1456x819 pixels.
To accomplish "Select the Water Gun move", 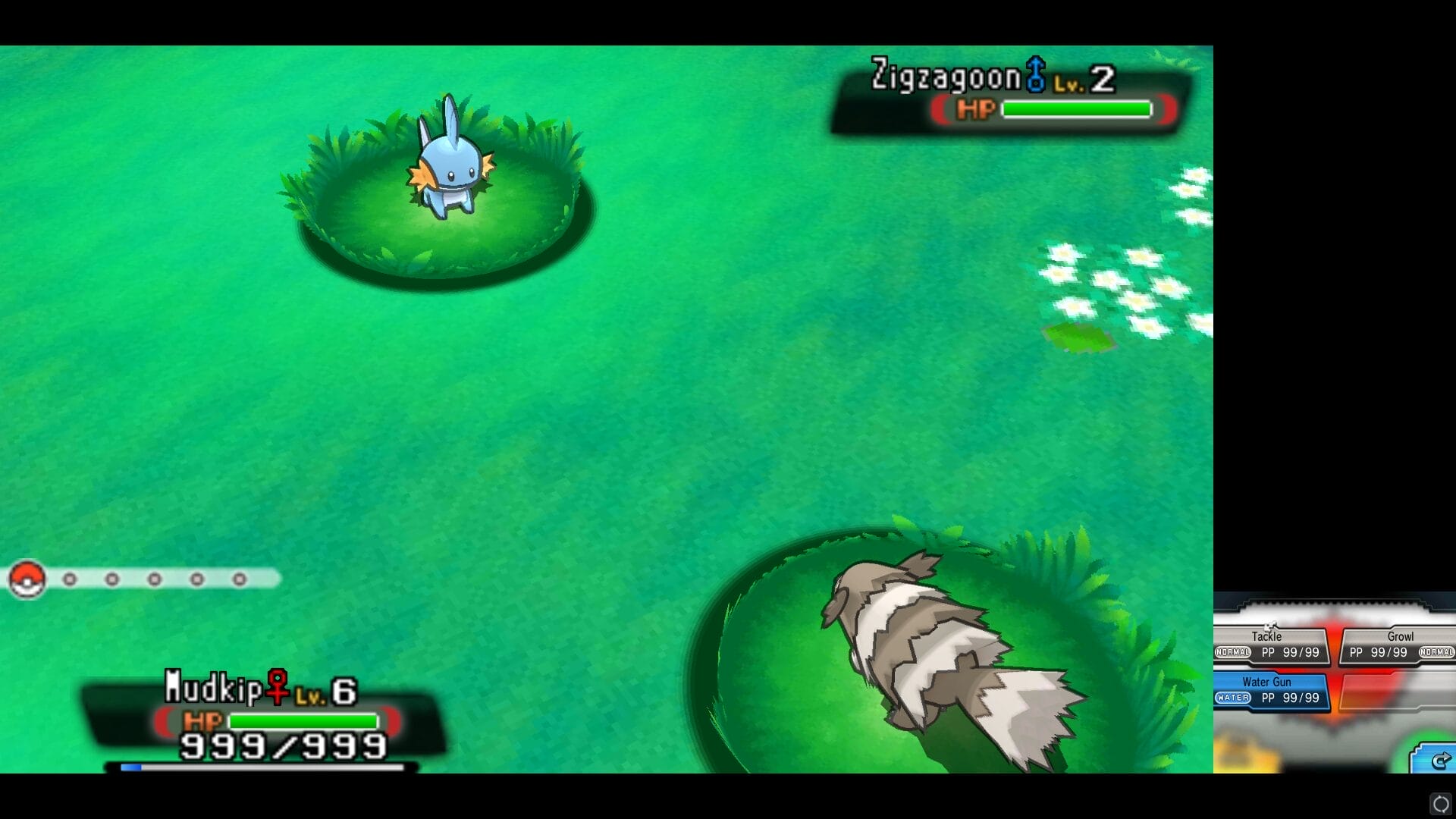I will pyautogui.click(x=1267, y=682).
